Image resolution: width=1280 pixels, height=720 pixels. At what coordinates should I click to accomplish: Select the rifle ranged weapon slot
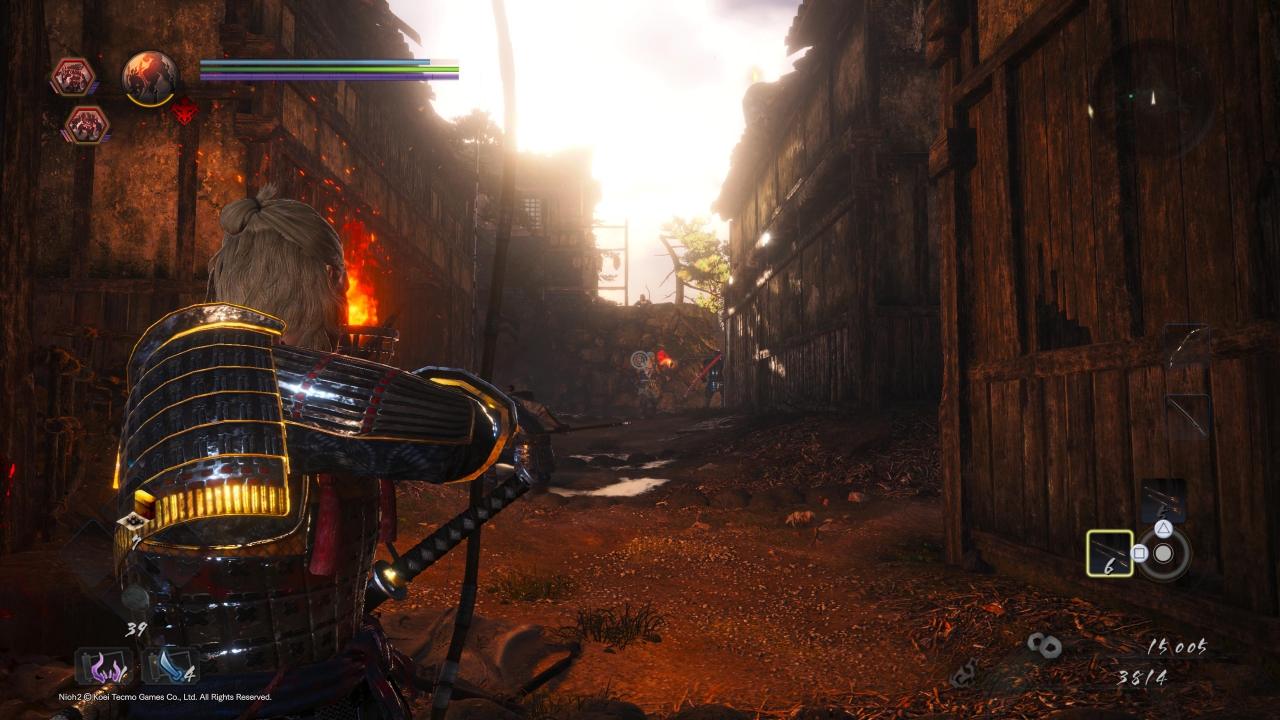pos(1187,415)
